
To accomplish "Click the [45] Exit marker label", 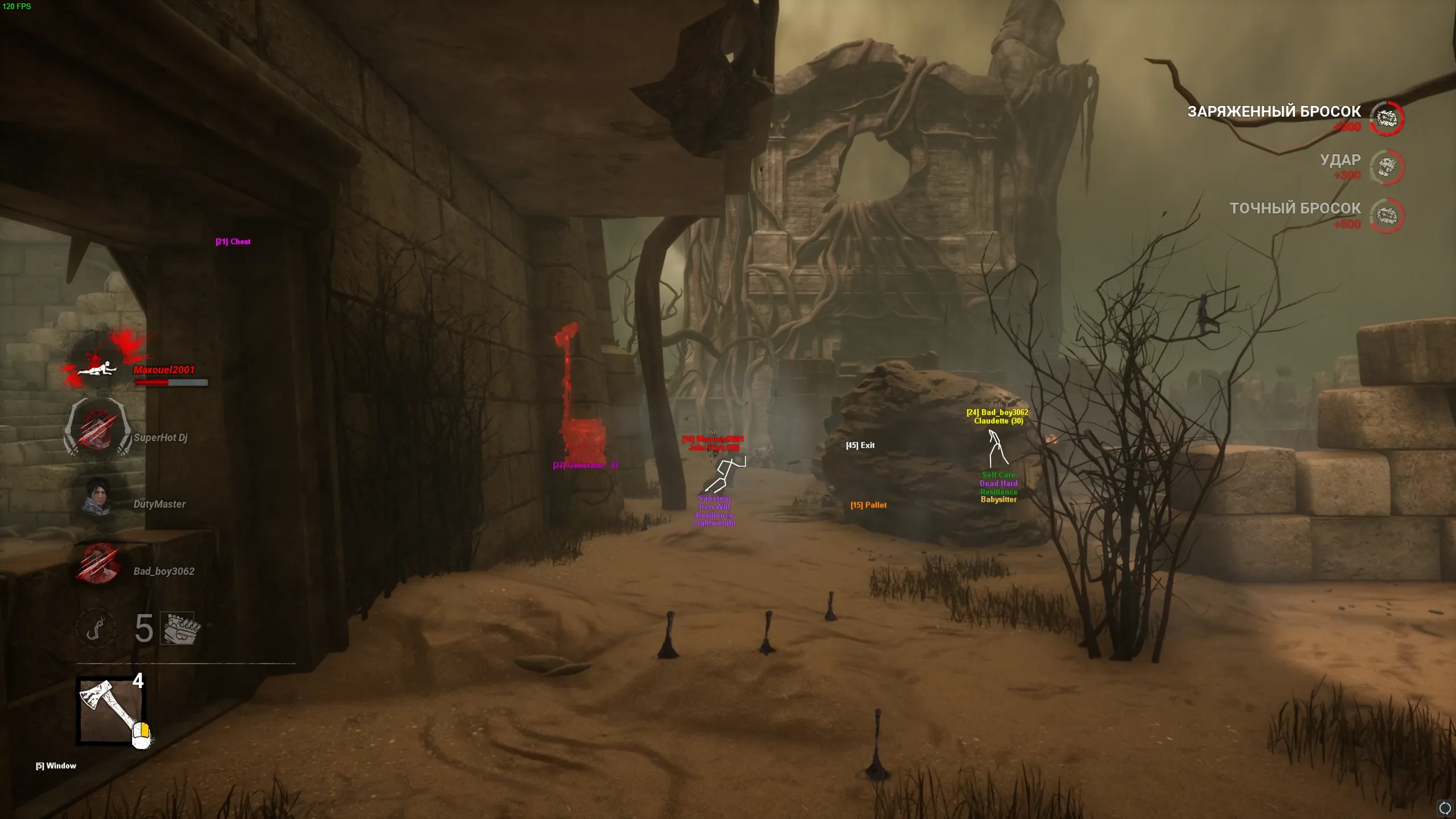I will click(x=860, y=446).
